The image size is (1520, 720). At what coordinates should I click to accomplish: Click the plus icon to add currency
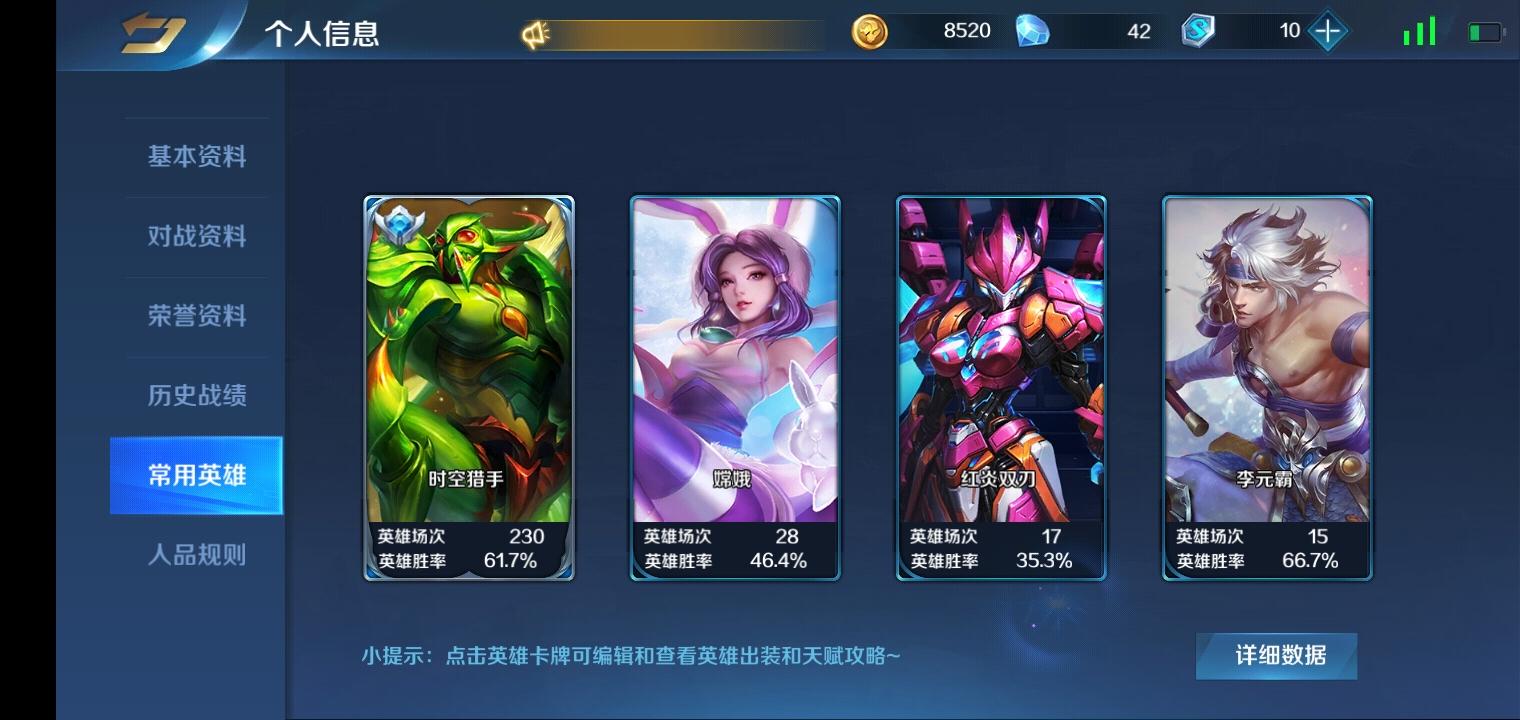(1326, 31)
